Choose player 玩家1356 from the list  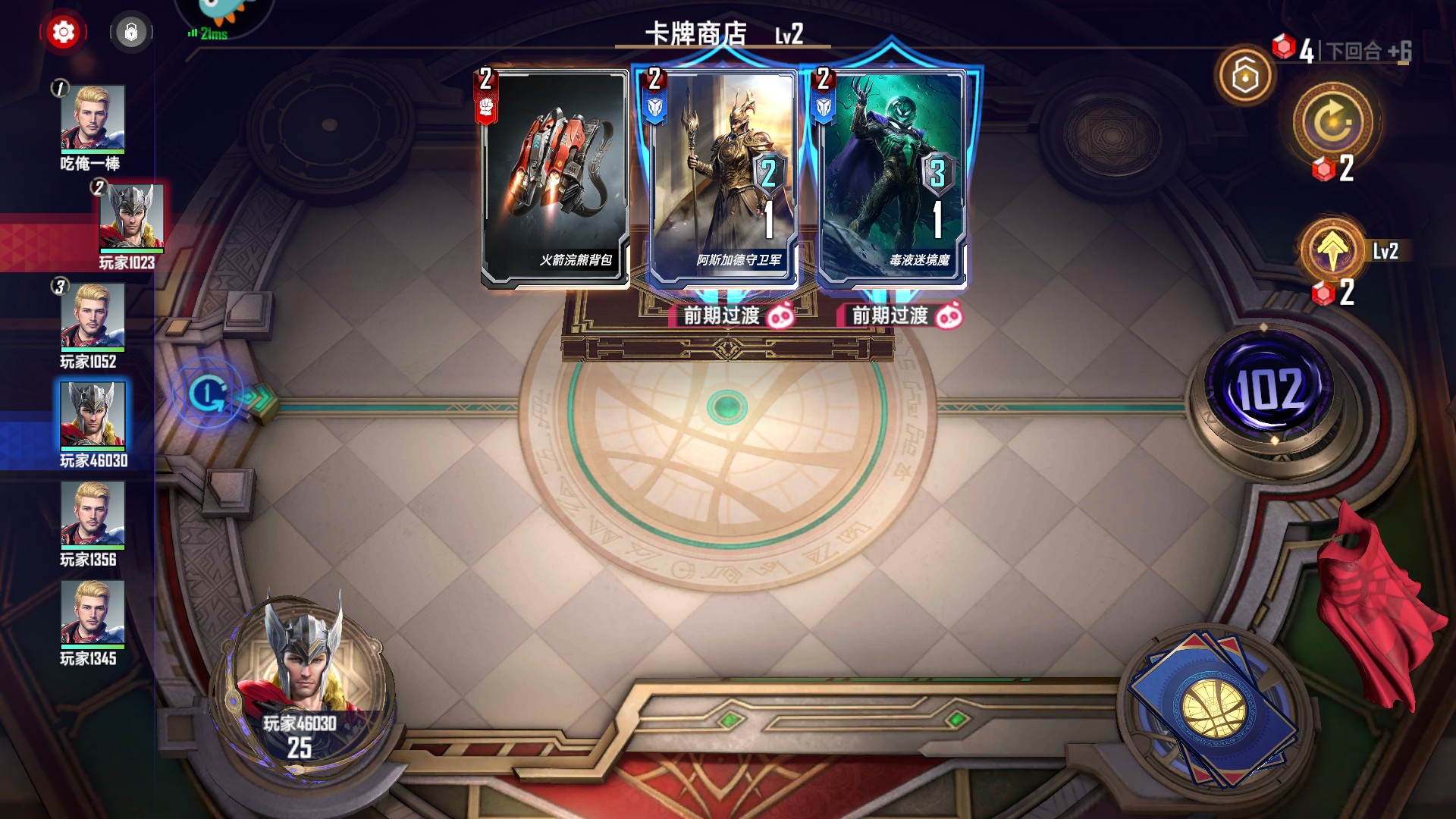(93, 514)
